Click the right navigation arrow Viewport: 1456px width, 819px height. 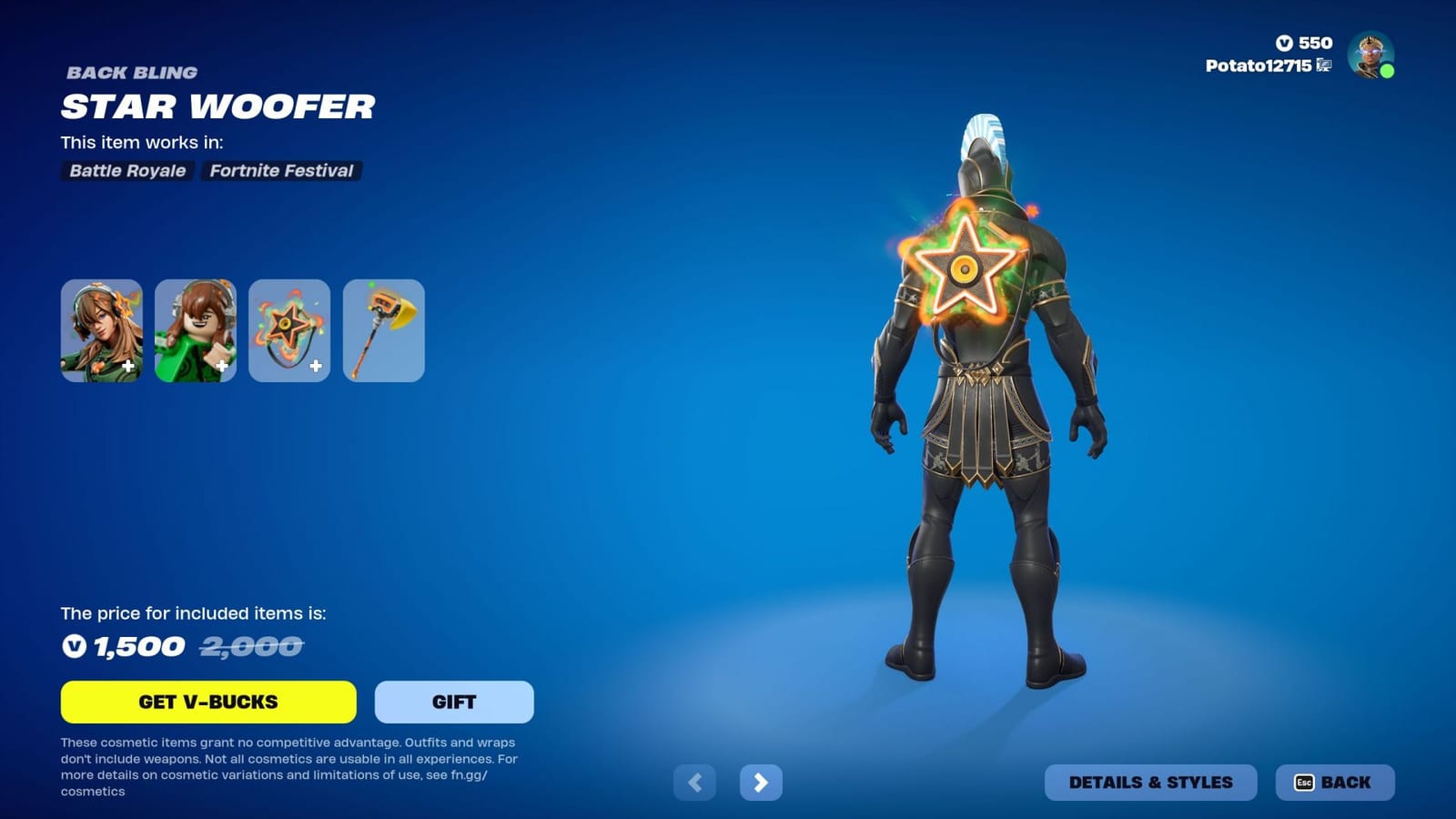(x=762, y=782)
